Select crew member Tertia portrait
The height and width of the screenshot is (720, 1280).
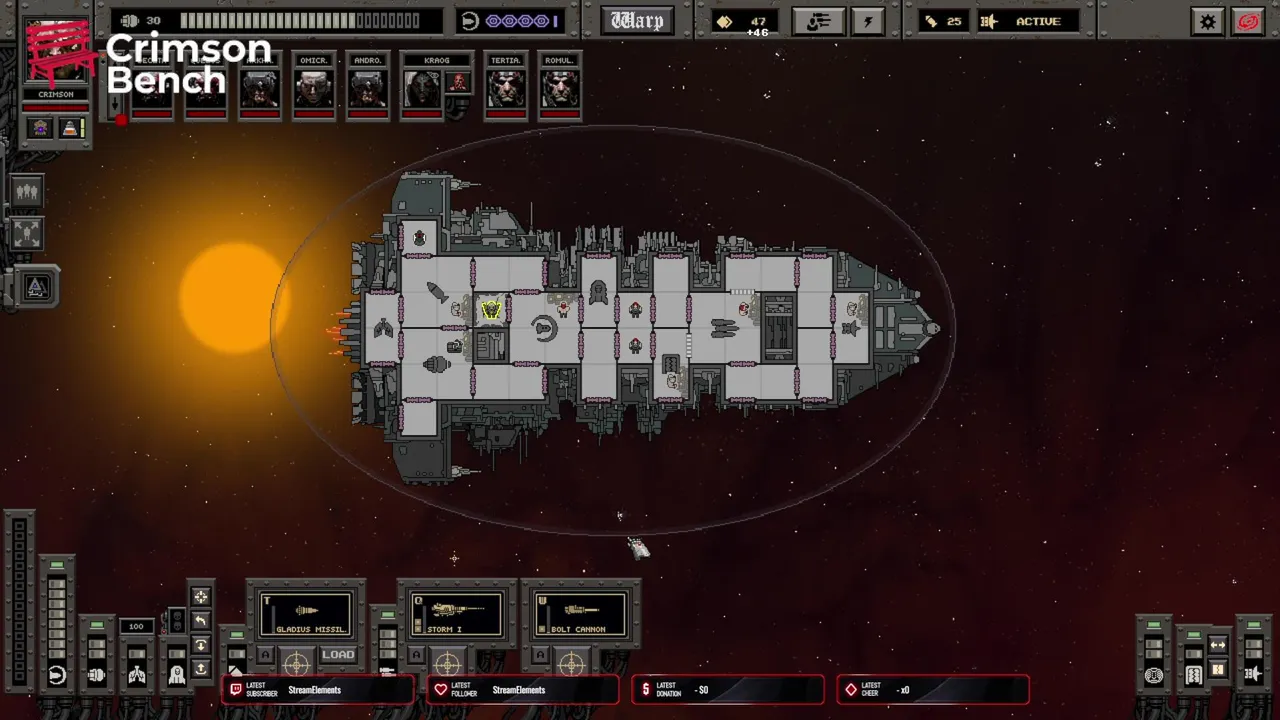(x=506, y=88)
